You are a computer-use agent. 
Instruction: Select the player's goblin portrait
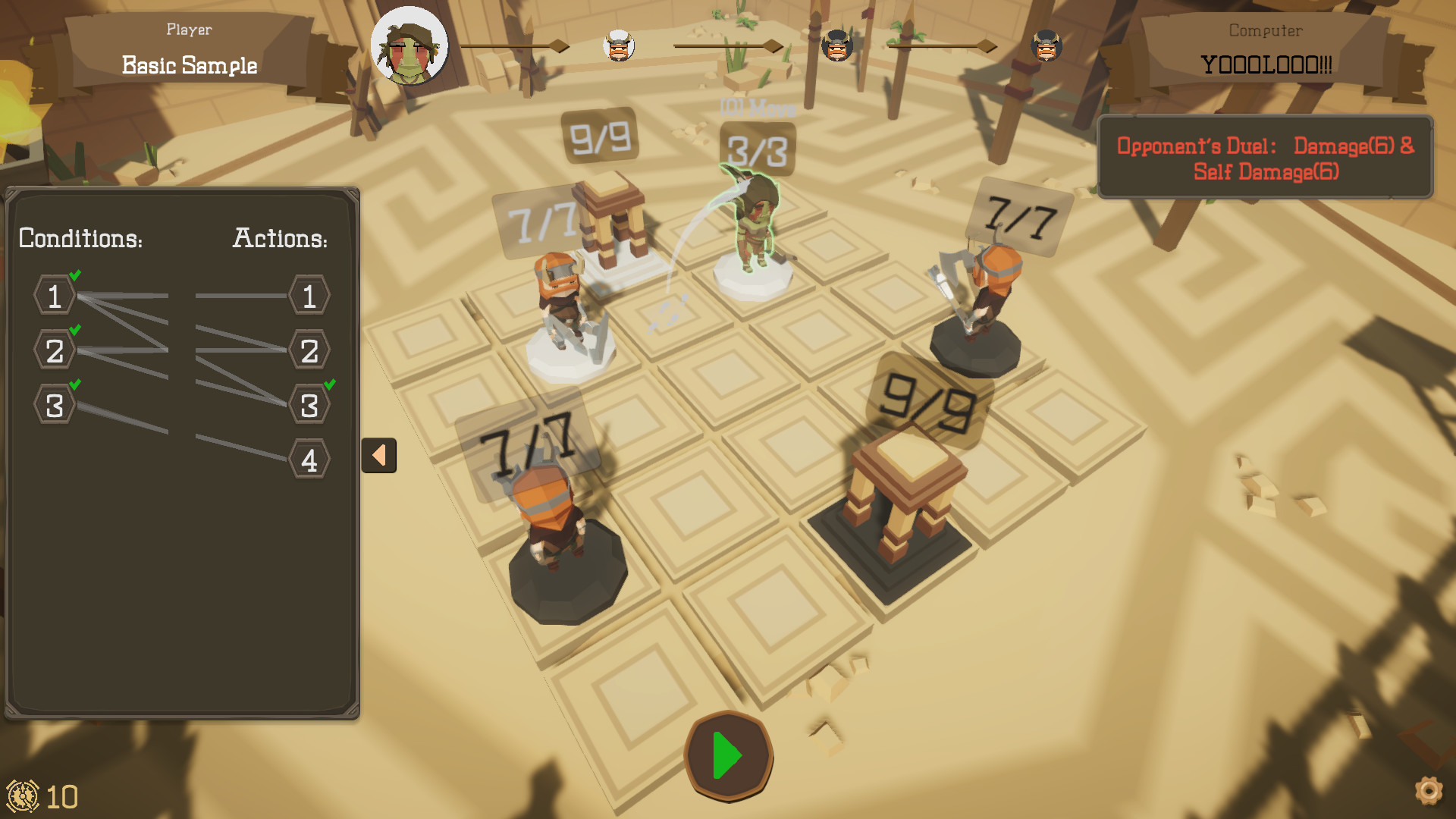click(x=409, y=45)
